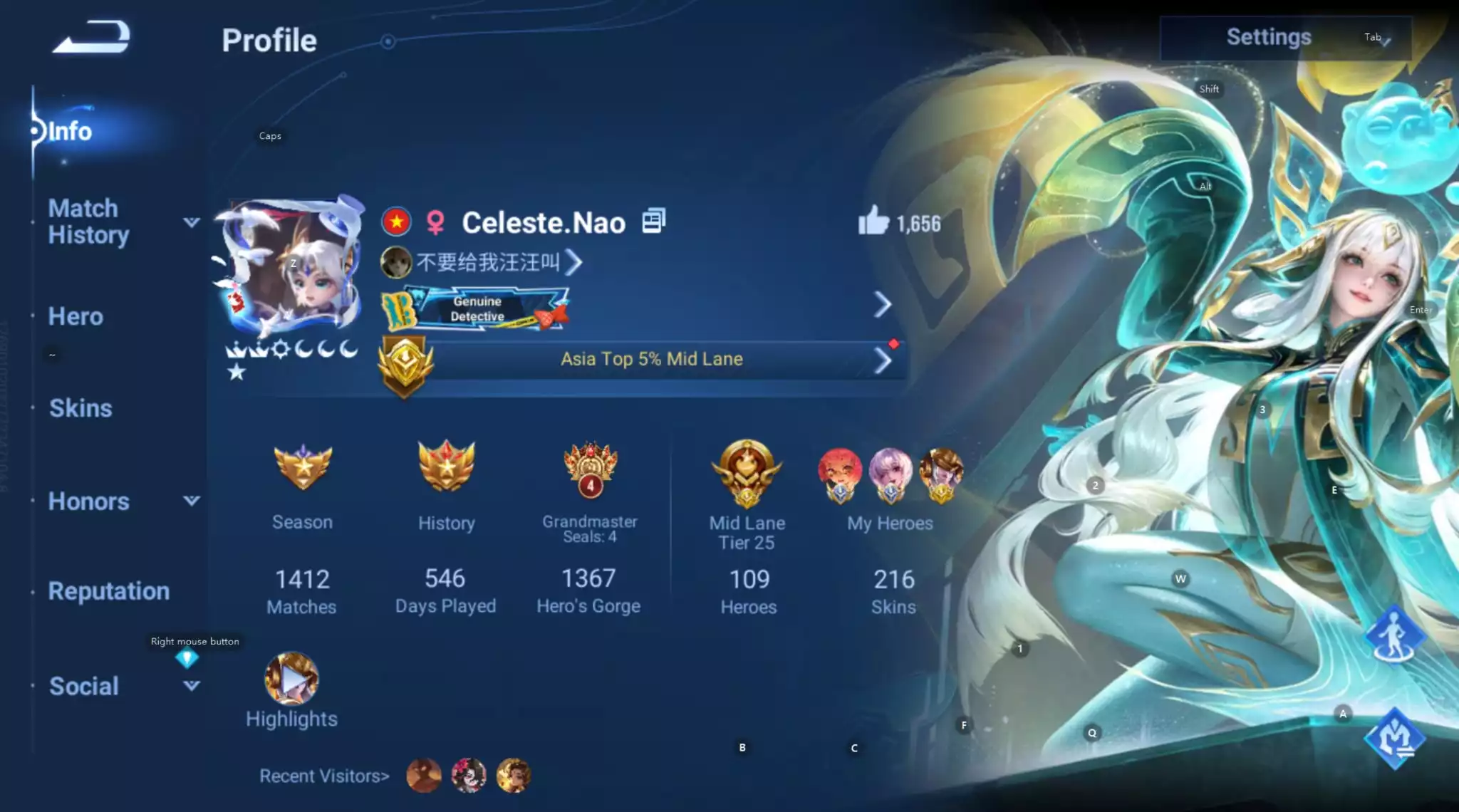Click the Vietnam flag icon beside the name
Screen dimensions: 1459x812
coord(396,222)
